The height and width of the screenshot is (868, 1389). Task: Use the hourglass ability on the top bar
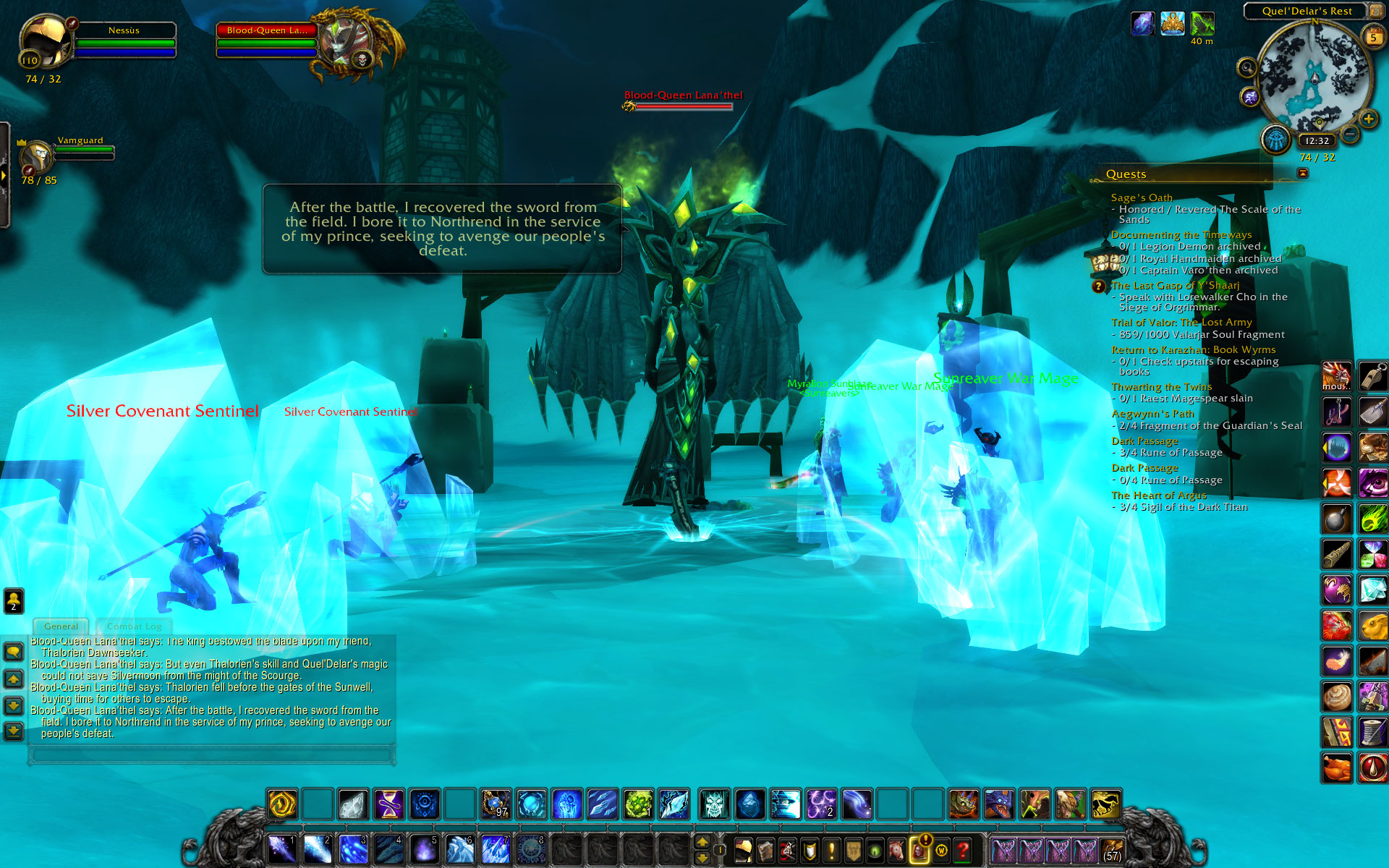point(388,804)
